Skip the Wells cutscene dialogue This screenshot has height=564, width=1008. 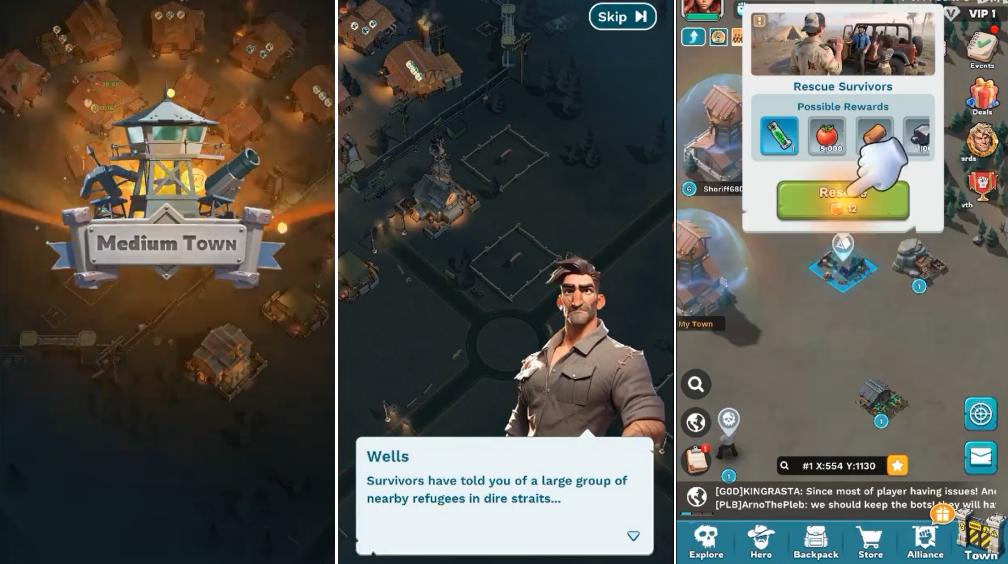pos(622,16)
